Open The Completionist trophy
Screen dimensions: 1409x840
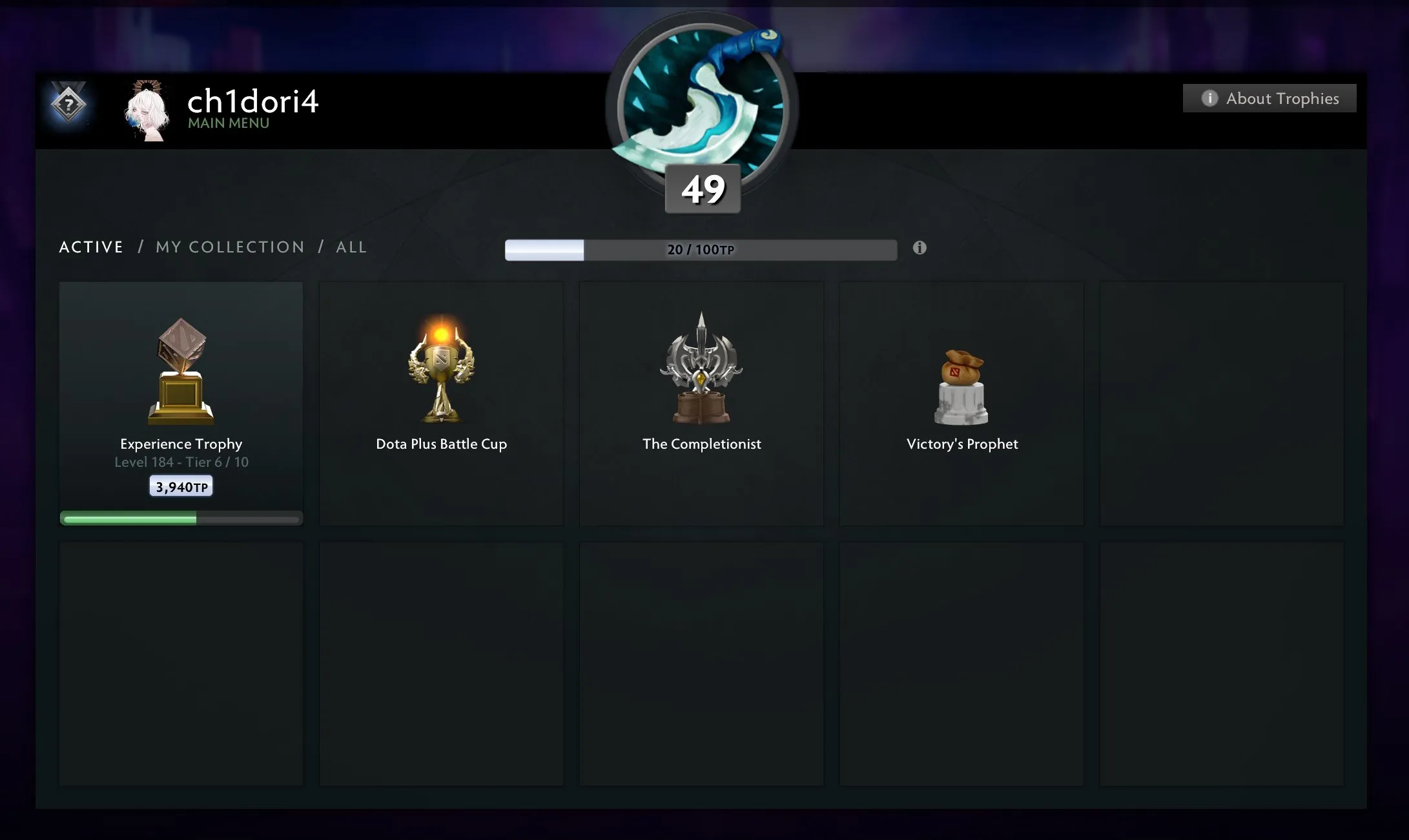click(701, 403)
